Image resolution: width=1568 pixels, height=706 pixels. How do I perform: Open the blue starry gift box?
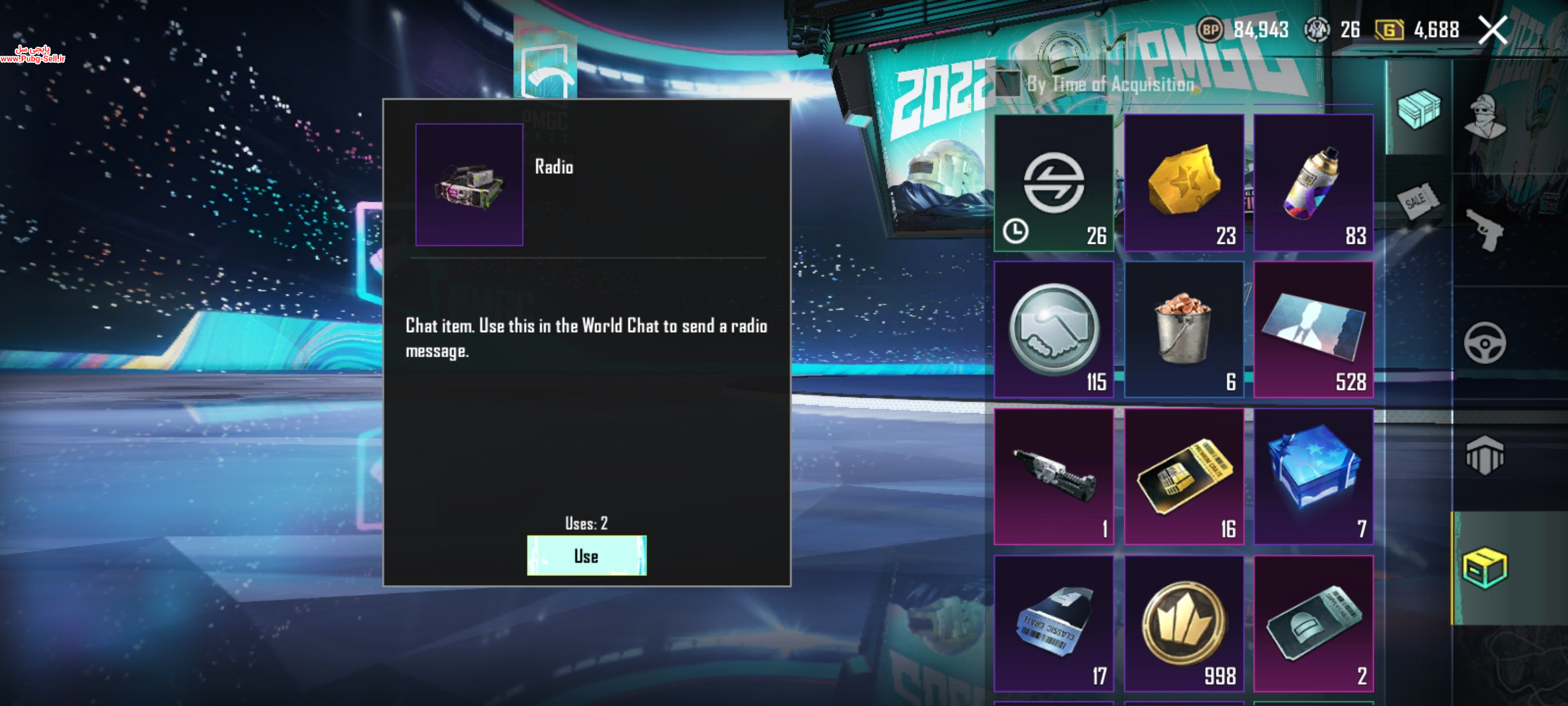pyautogui.click(x=1313, y=477)
